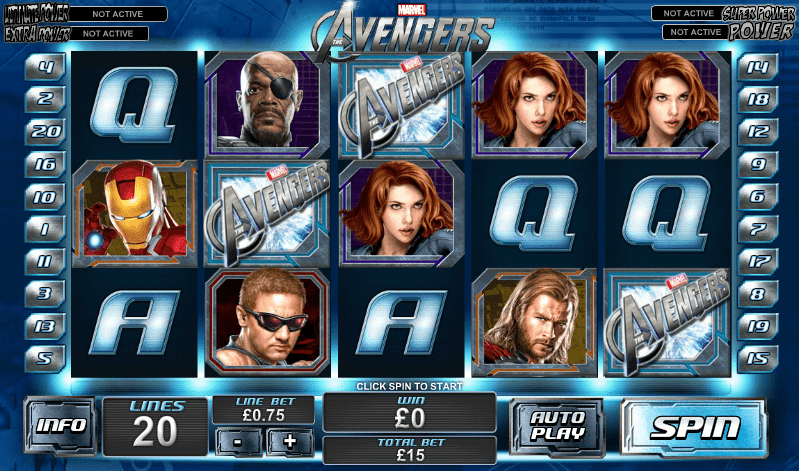This screenshot has width=799, height=471.
Task: Choose payline number 12 marker
Action: coord(757,130)
